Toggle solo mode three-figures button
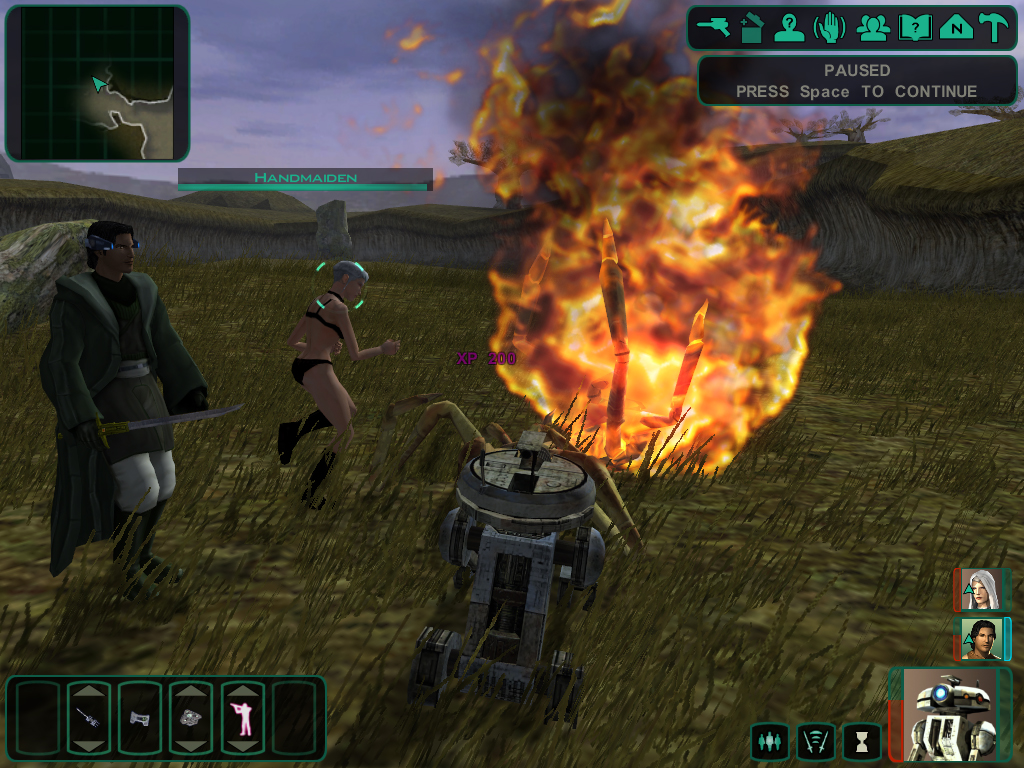The image size is (1024, 768). tap(769, 742)
